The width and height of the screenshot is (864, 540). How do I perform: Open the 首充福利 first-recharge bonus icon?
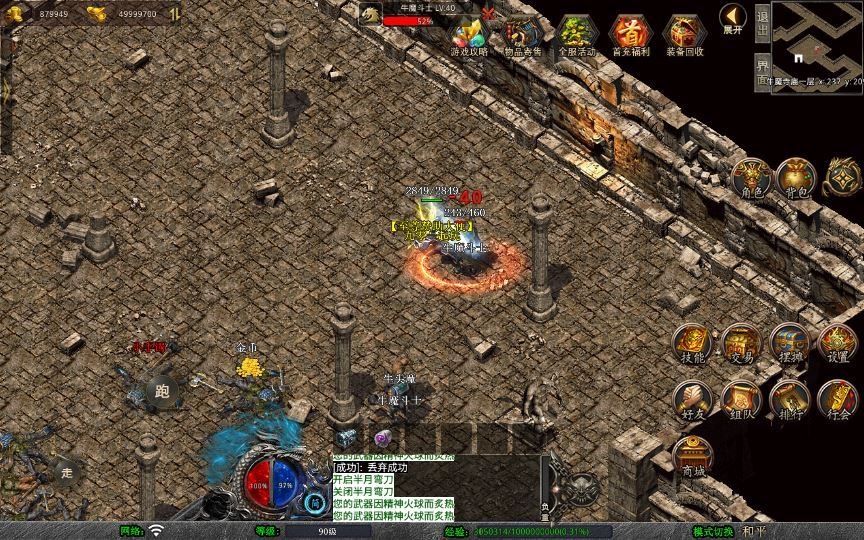630,36
